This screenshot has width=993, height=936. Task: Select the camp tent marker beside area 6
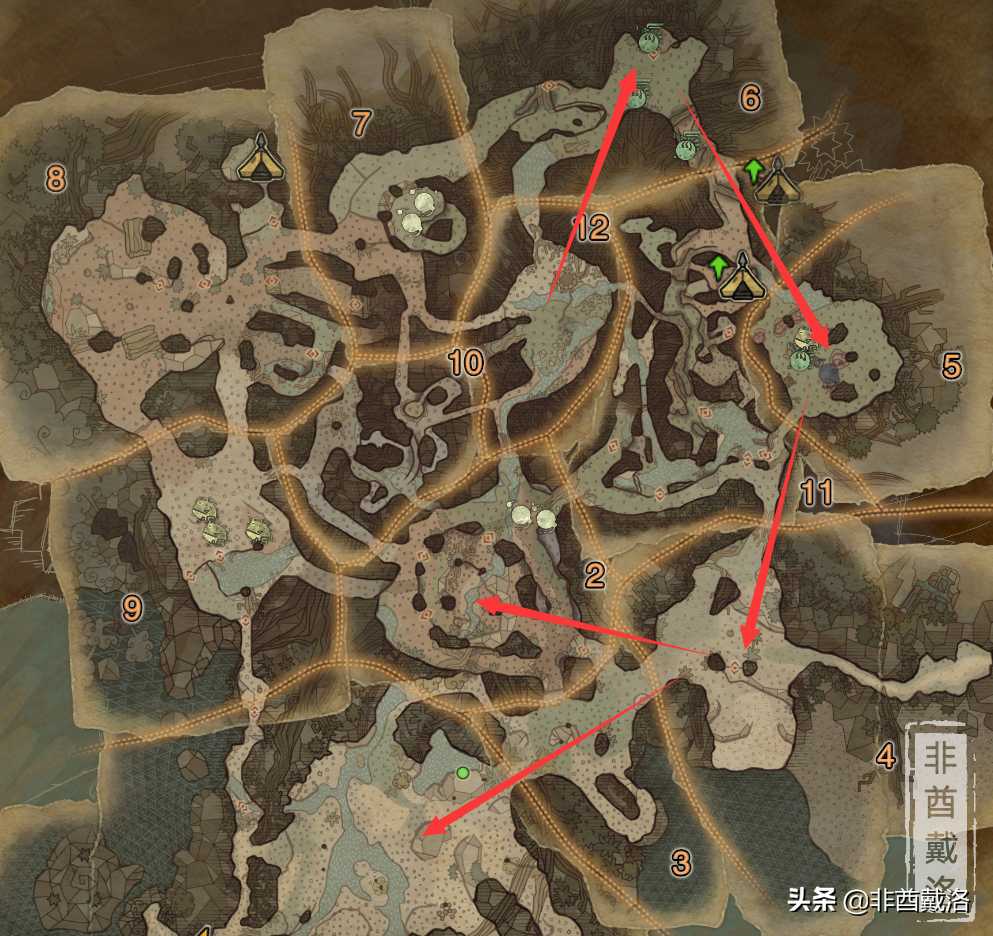775,181
